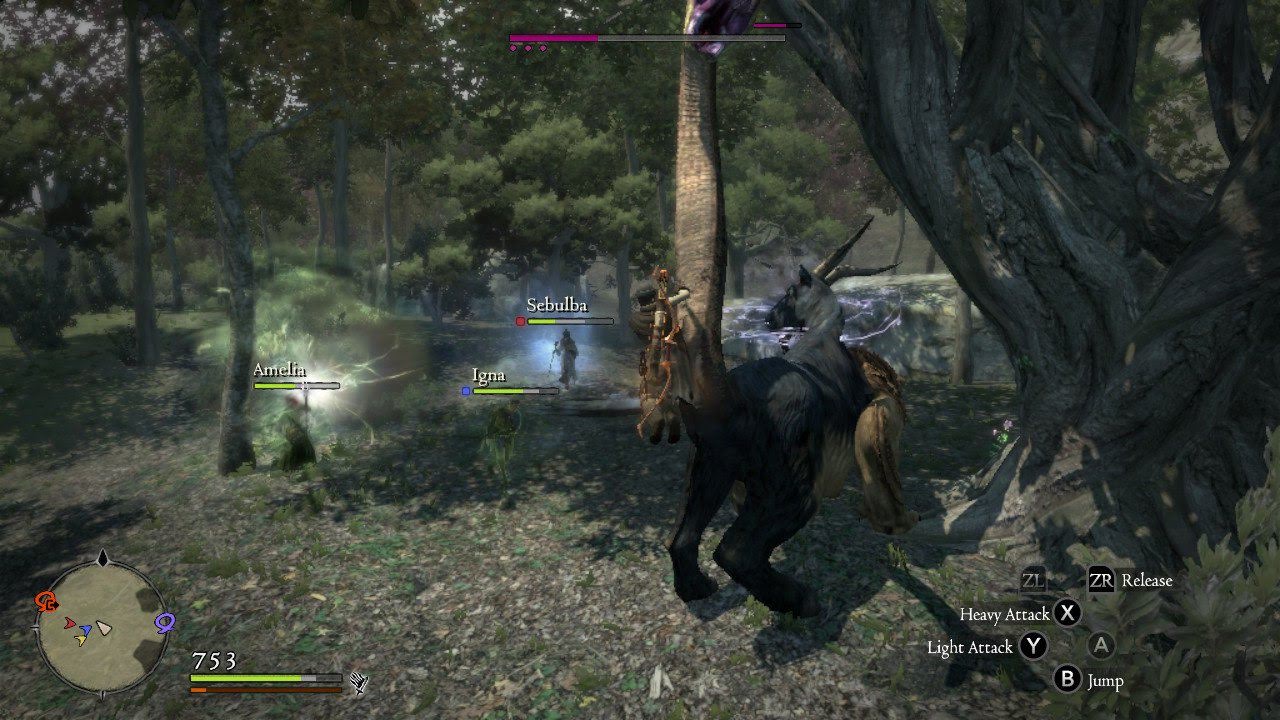Click the lantern icon beside the stamina bar

coord(359,683)
